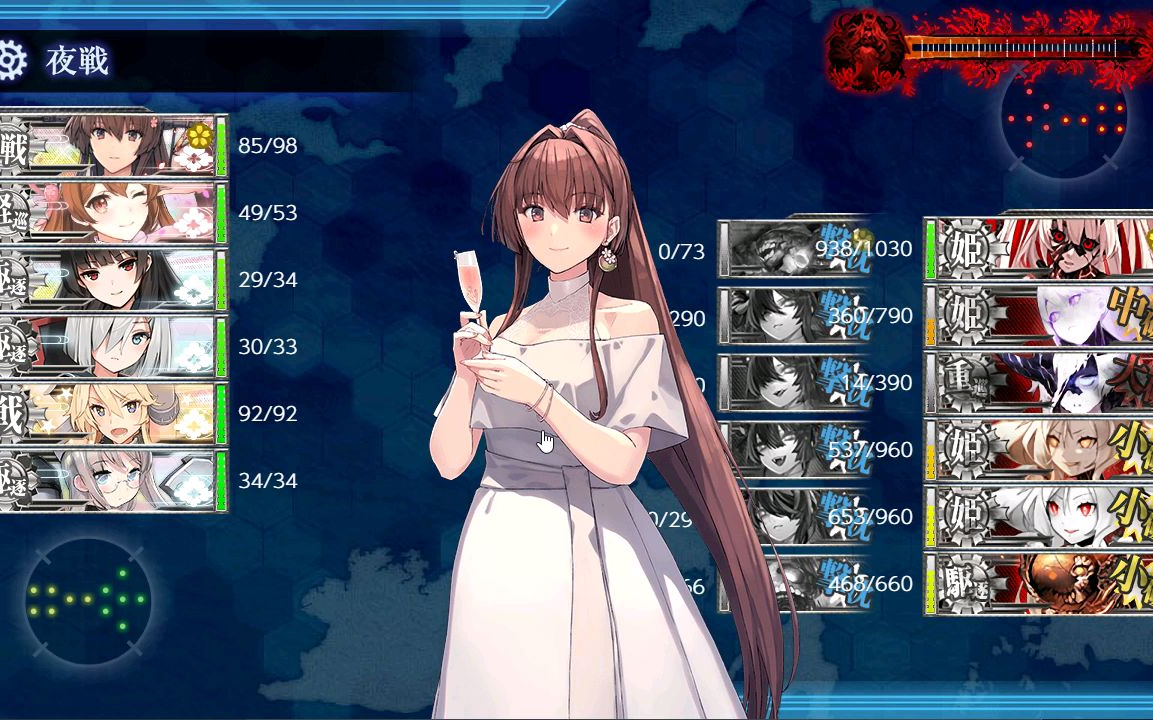Target the enemy princess with 537/960 HP
1153x720 pixels.
coord(1040,450)
